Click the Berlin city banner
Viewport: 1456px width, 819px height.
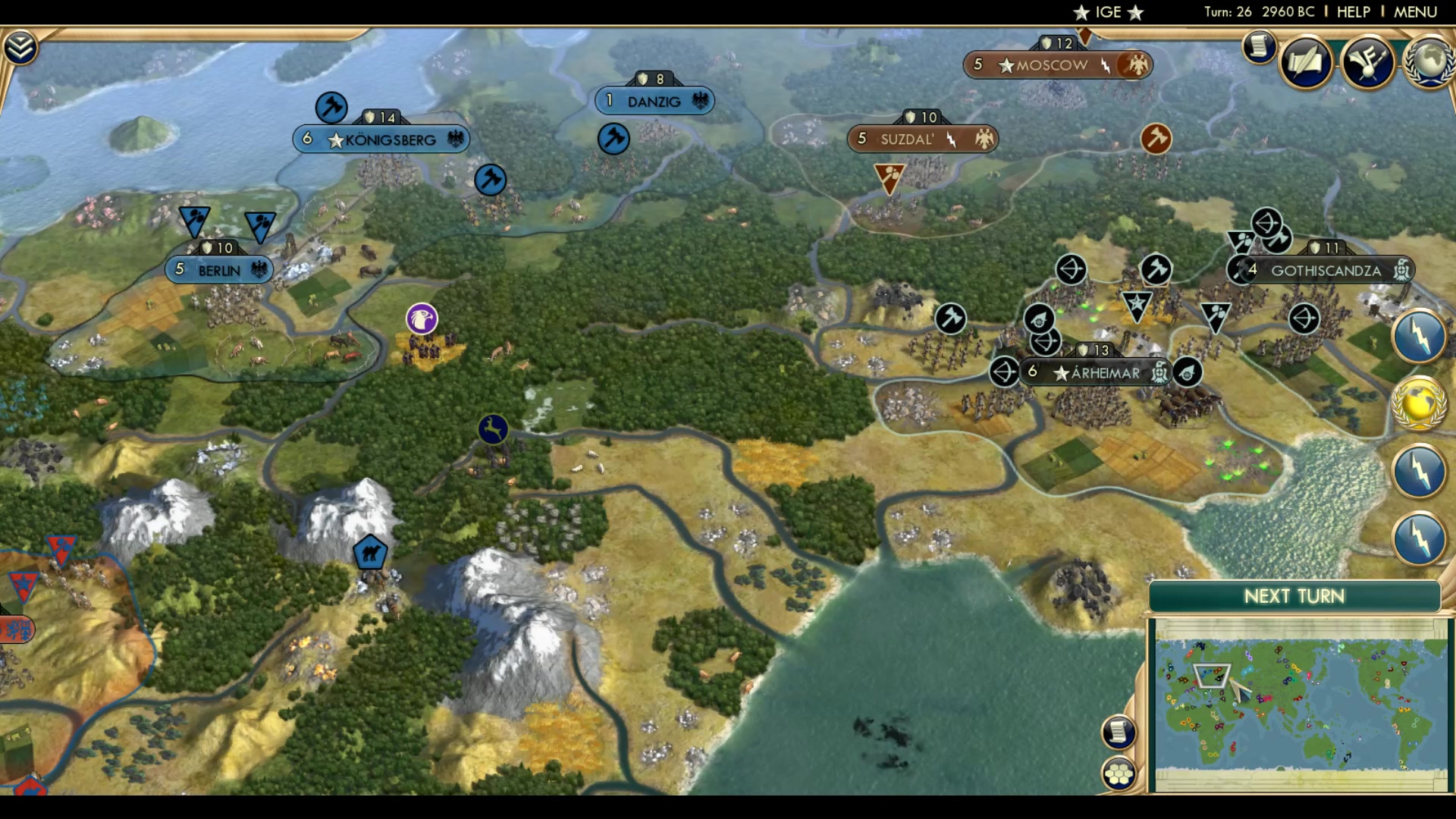[x=218, y=269]
